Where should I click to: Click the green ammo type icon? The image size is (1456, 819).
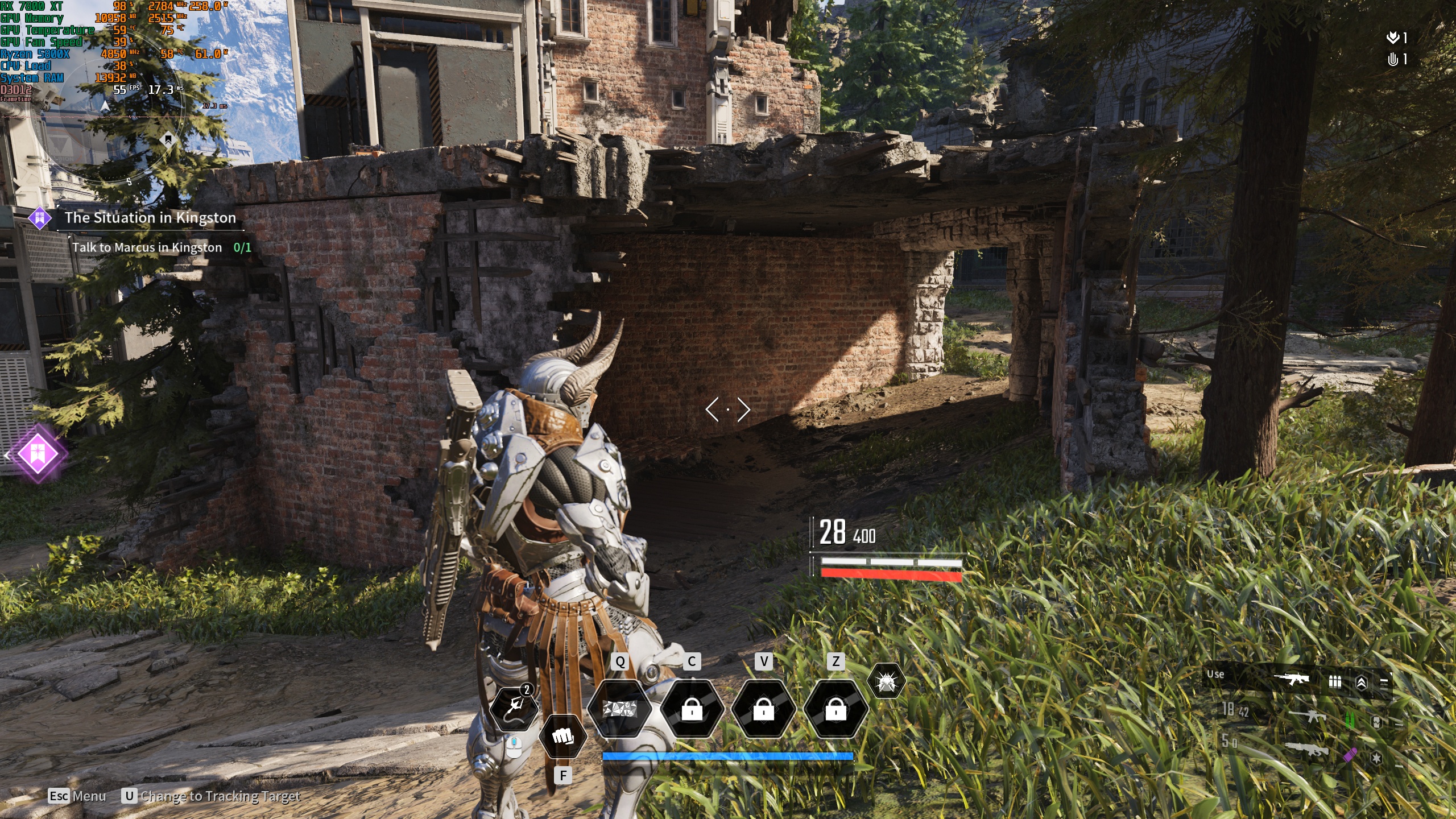click(x=1349, y=721)
